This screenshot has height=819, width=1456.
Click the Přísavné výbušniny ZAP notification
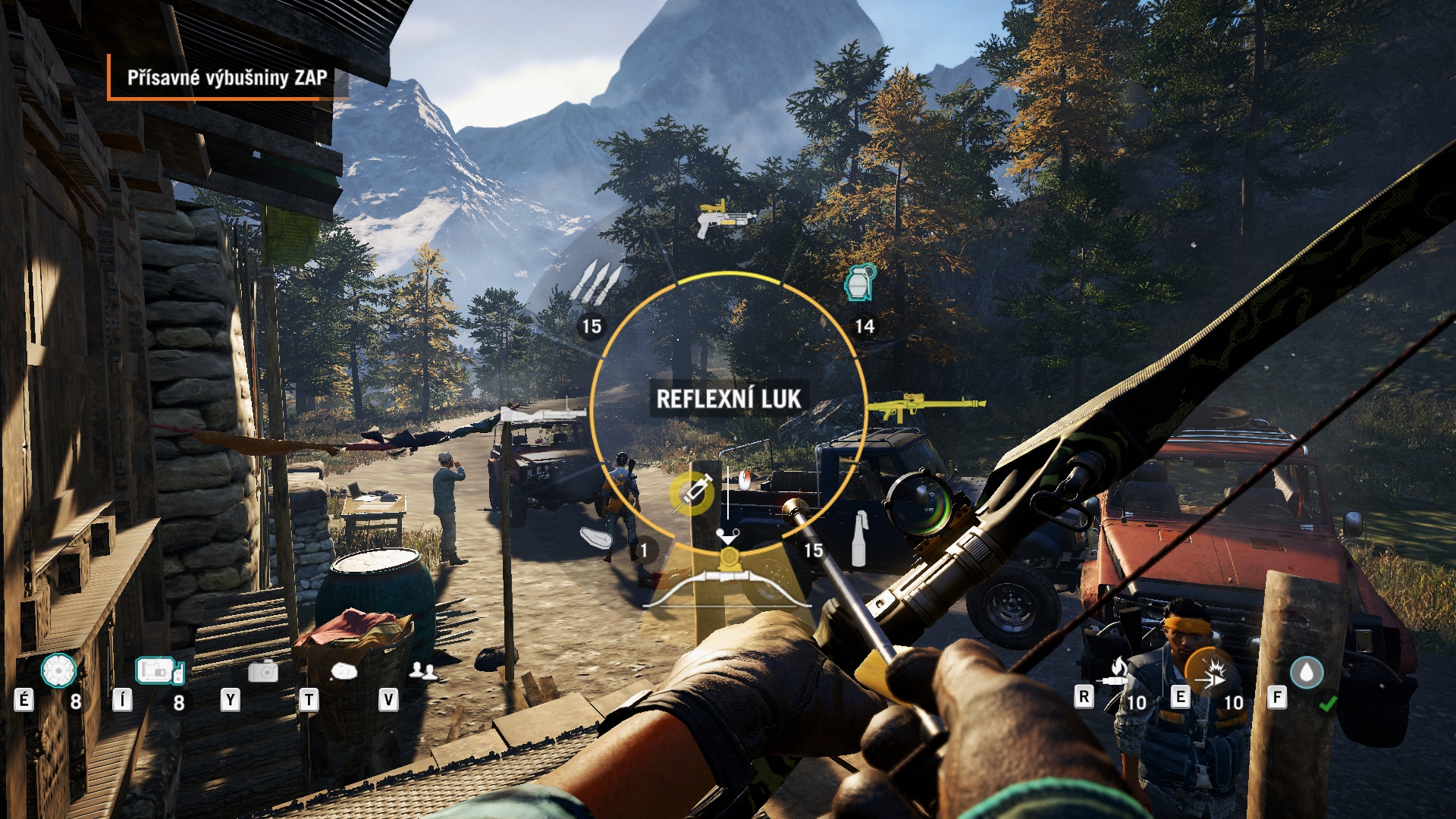[227, 77]
